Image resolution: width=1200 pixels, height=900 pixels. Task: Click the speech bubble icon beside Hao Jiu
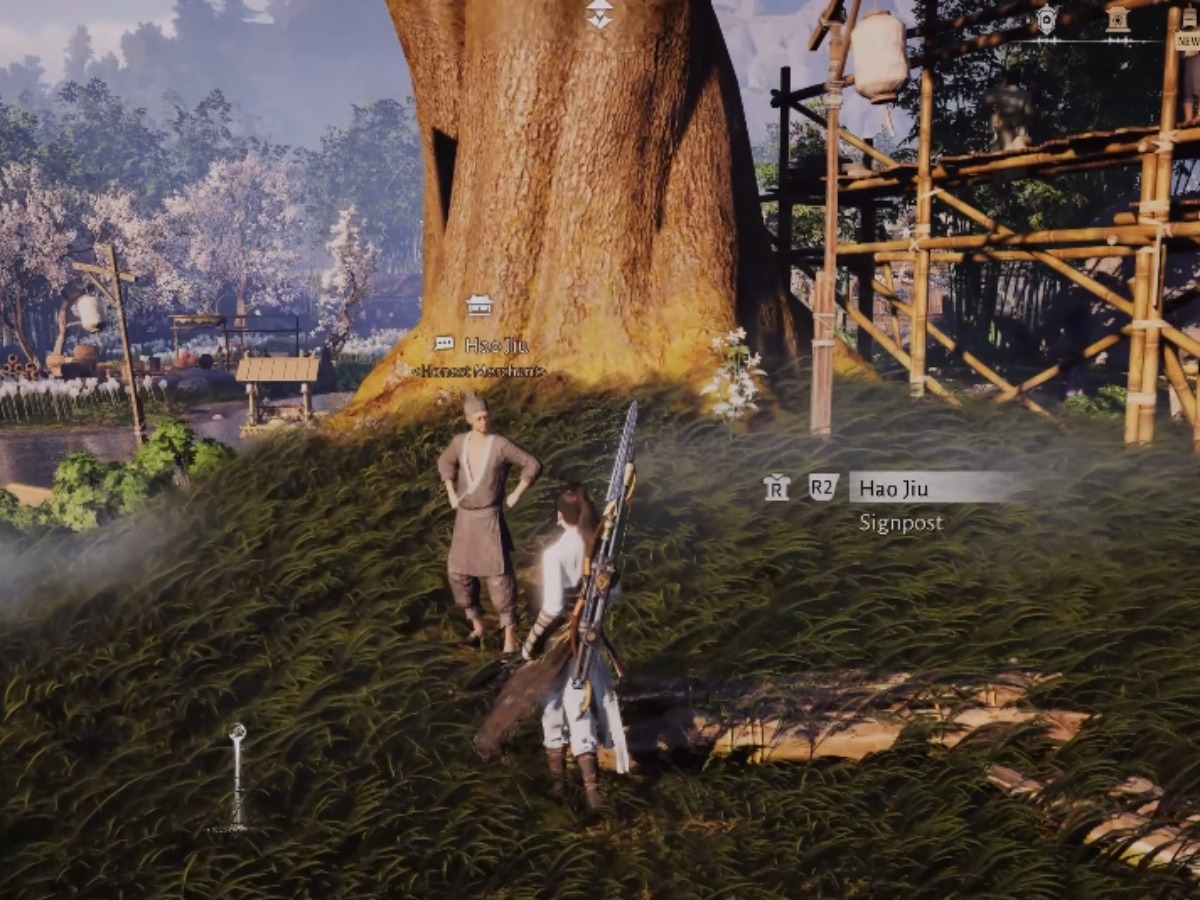(x=444, y=344)
